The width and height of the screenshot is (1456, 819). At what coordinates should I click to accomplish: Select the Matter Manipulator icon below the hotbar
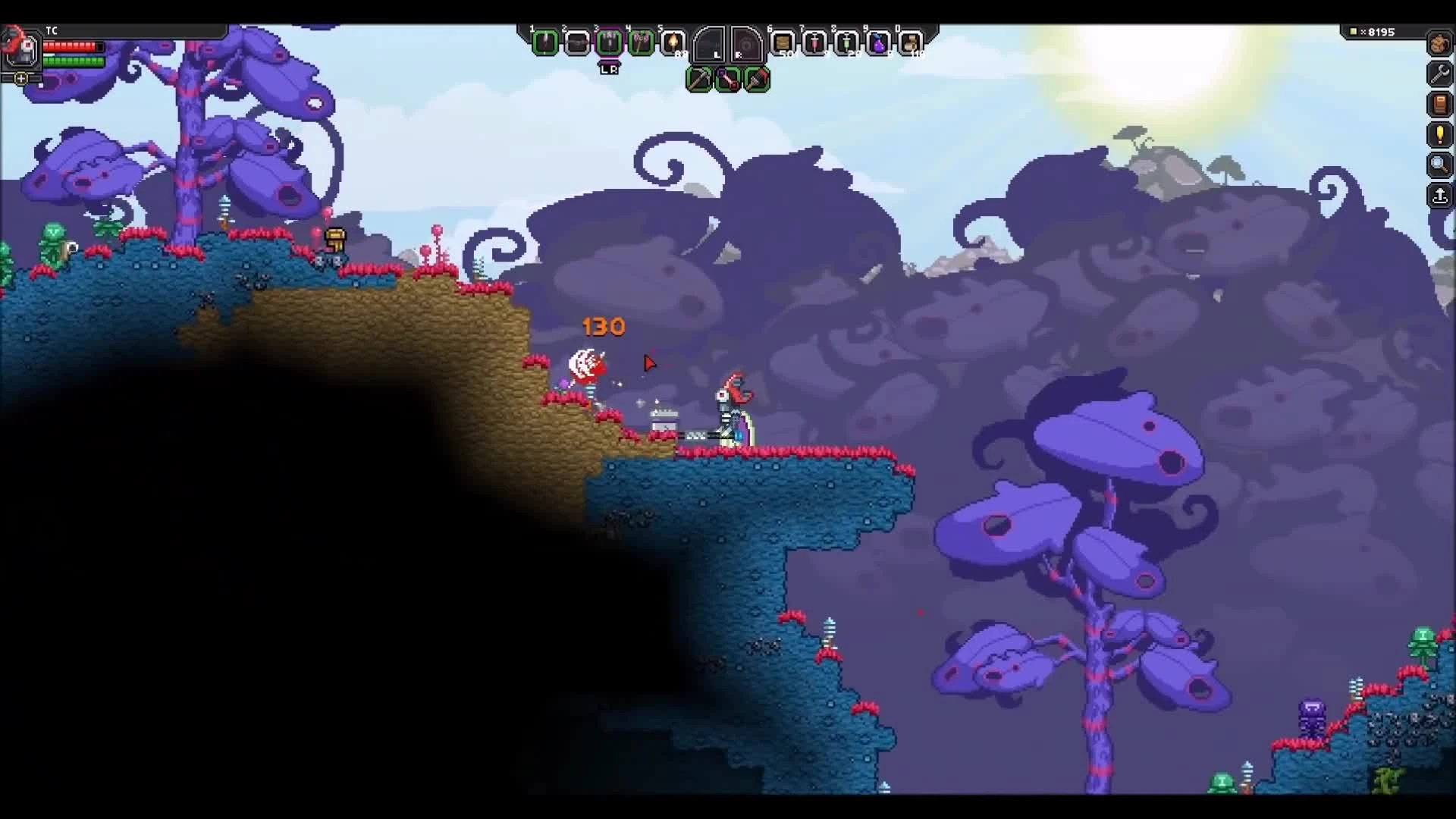click(698, 79)
